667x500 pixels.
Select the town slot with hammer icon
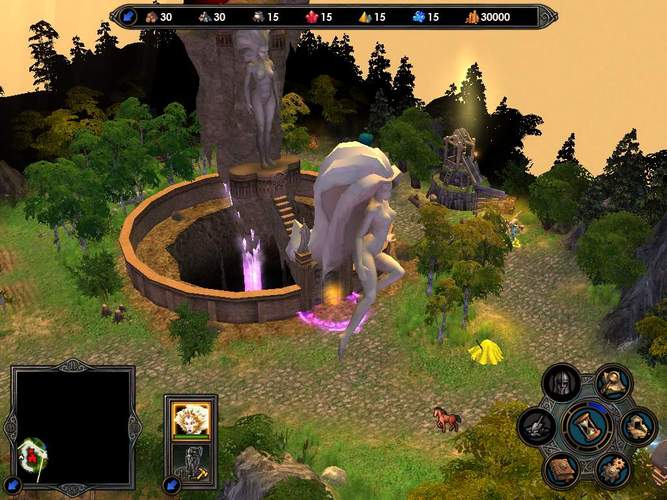click(x=191, y=459)
